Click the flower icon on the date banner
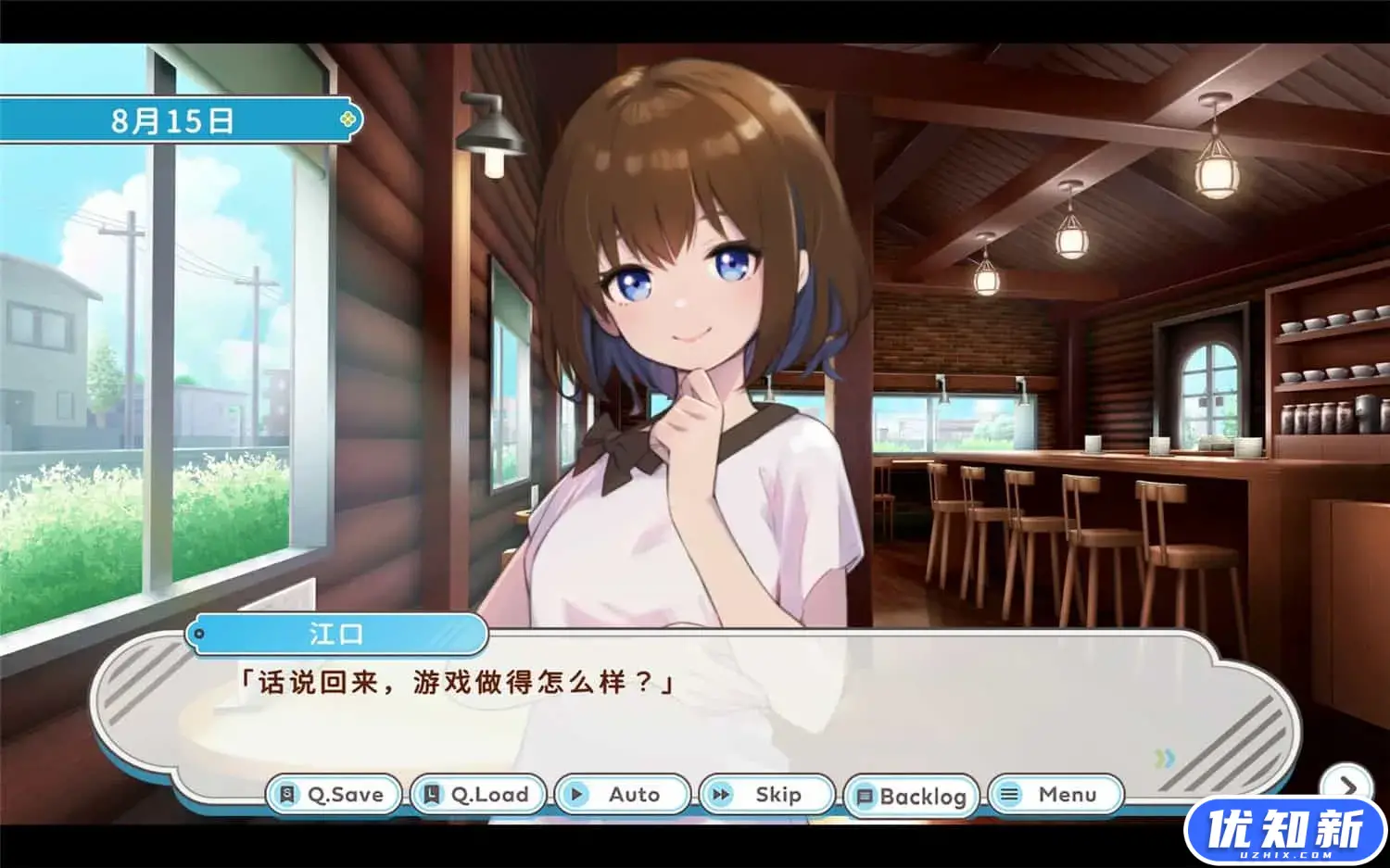The image size is (1390, 868). tap(347, 118)
